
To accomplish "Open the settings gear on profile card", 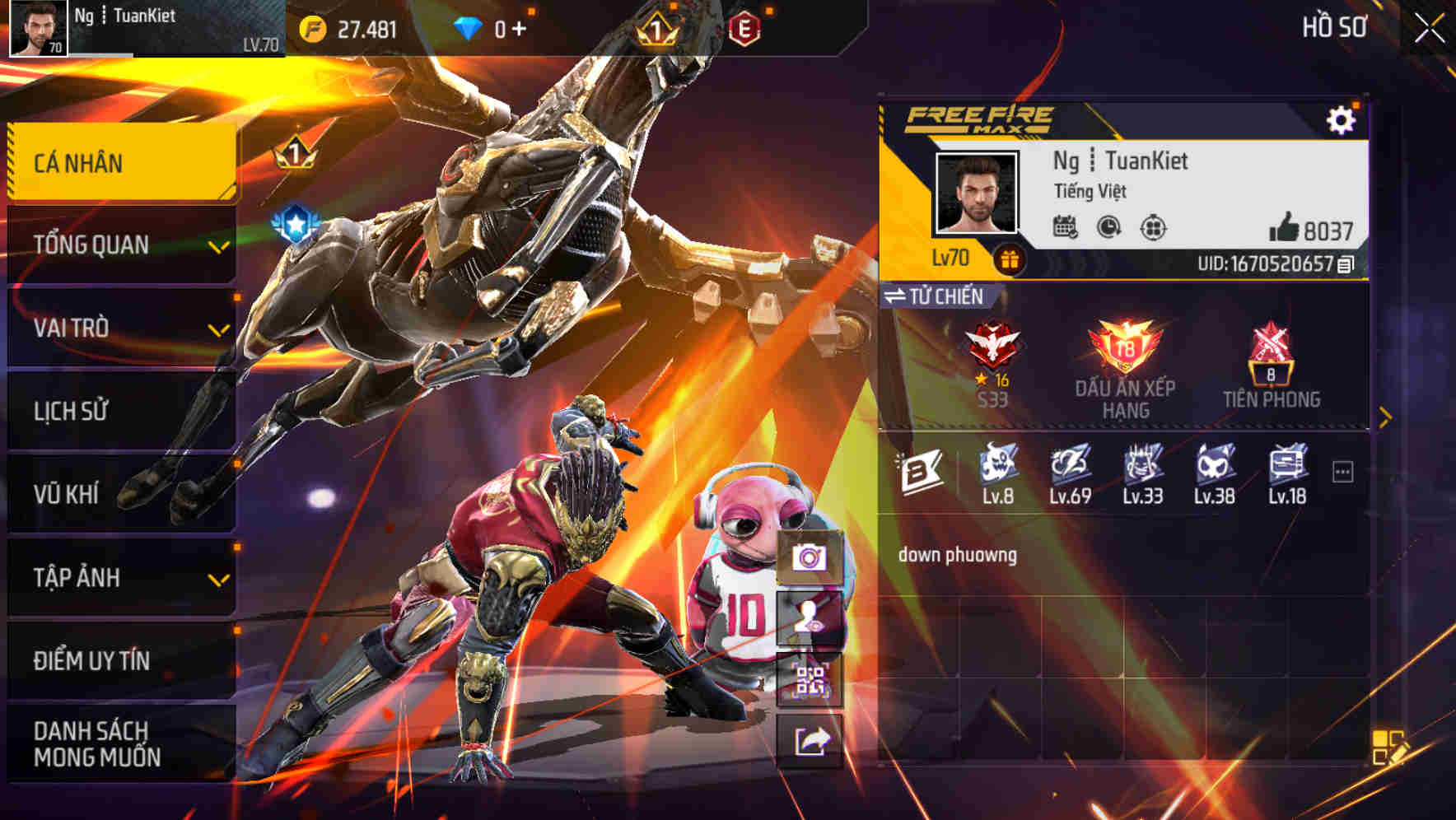I will 1342,119.
